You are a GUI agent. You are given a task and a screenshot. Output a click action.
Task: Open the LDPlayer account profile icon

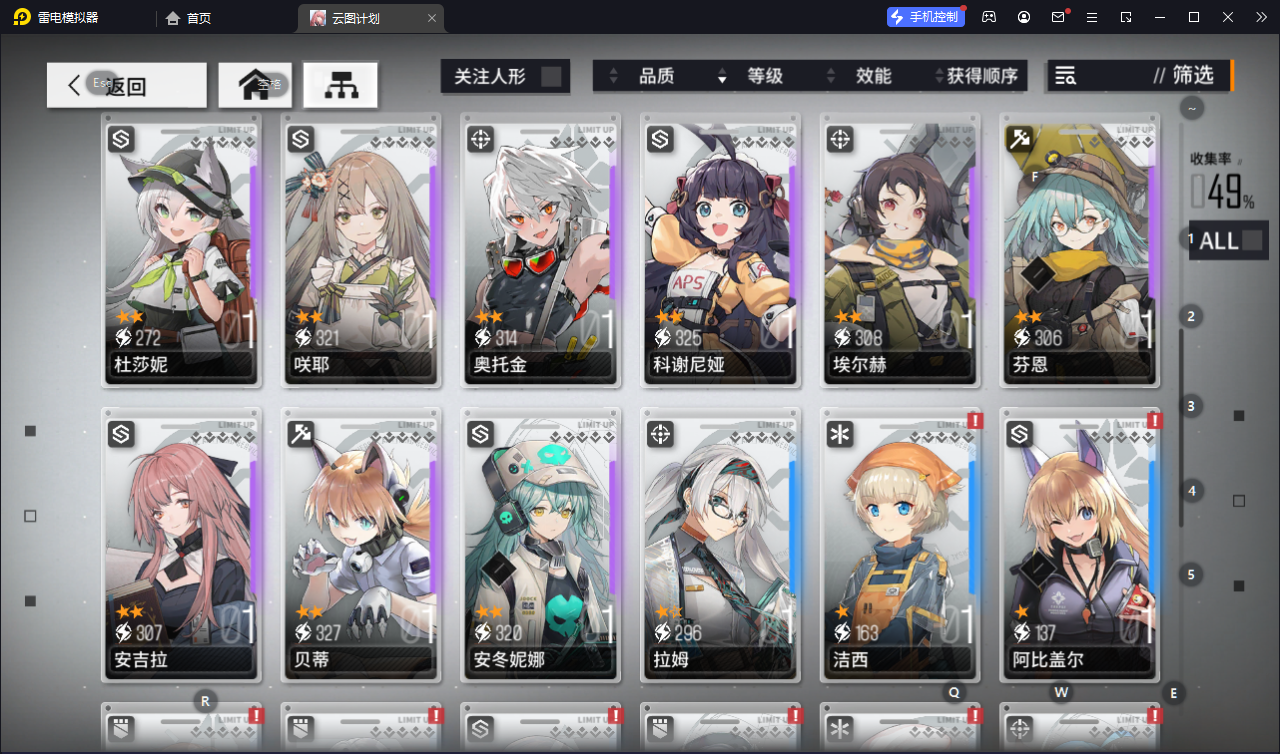tap(1023, 17)
